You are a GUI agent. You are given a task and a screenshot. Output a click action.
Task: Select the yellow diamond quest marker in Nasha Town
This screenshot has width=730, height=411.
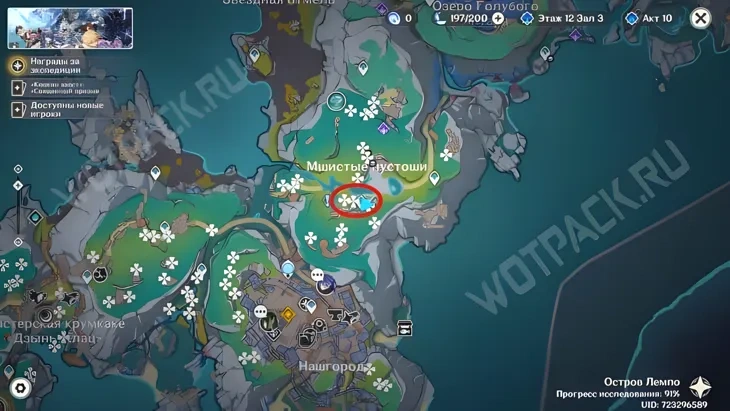click(287, 315)
